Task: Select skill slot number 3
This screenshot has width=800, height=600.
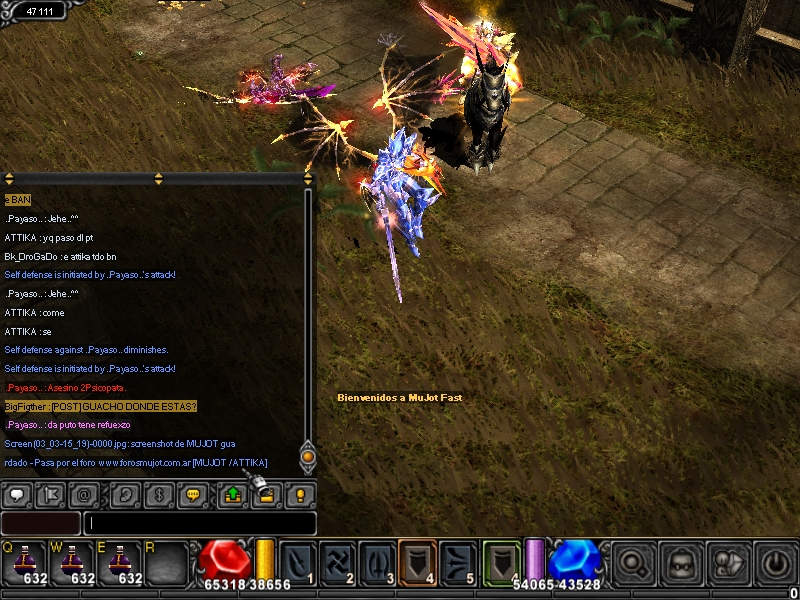Action: [x=377, y=561]
